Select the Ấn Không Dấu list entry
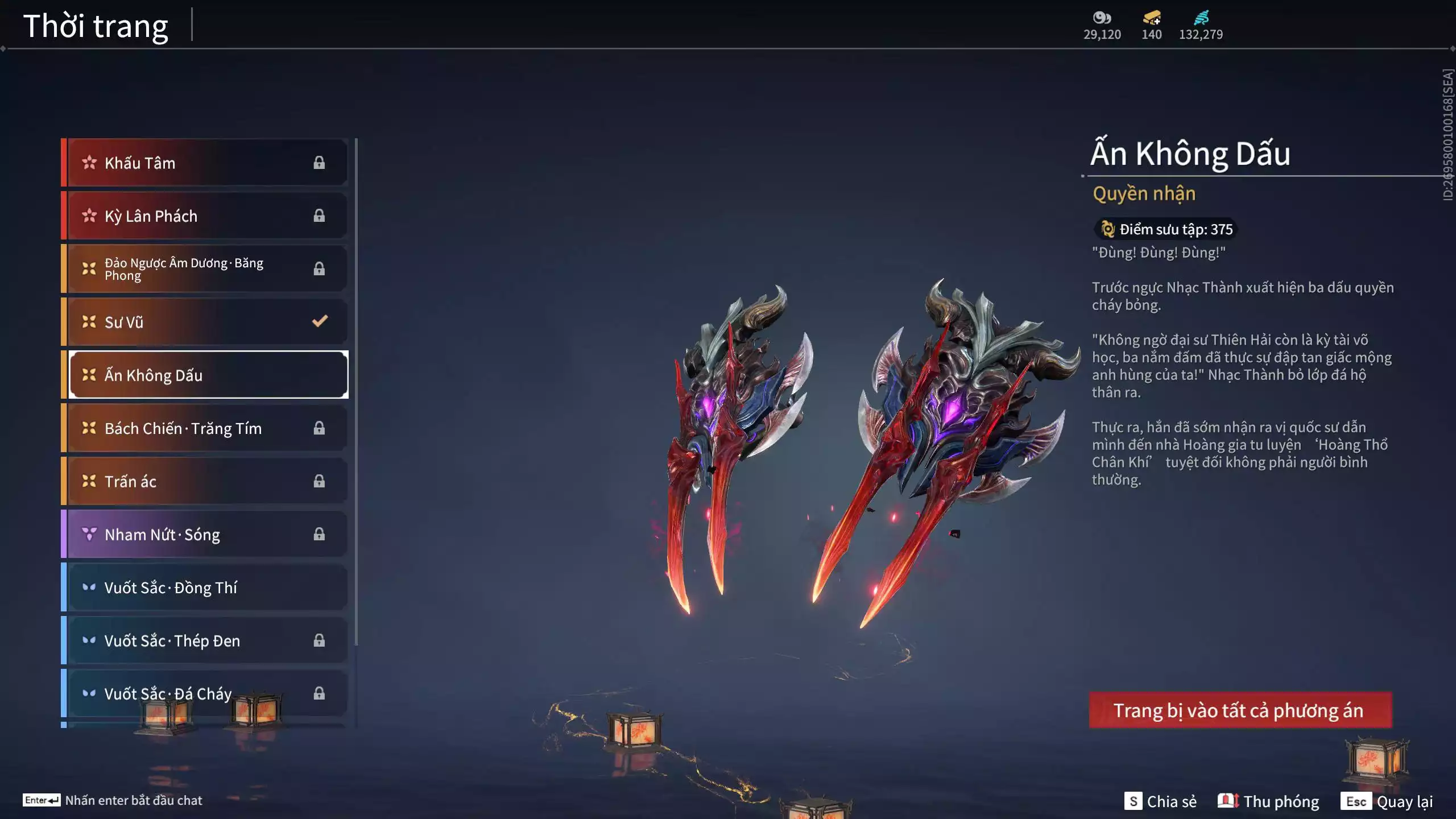Screen dimensions: 1456x819 tap(208, 375)
